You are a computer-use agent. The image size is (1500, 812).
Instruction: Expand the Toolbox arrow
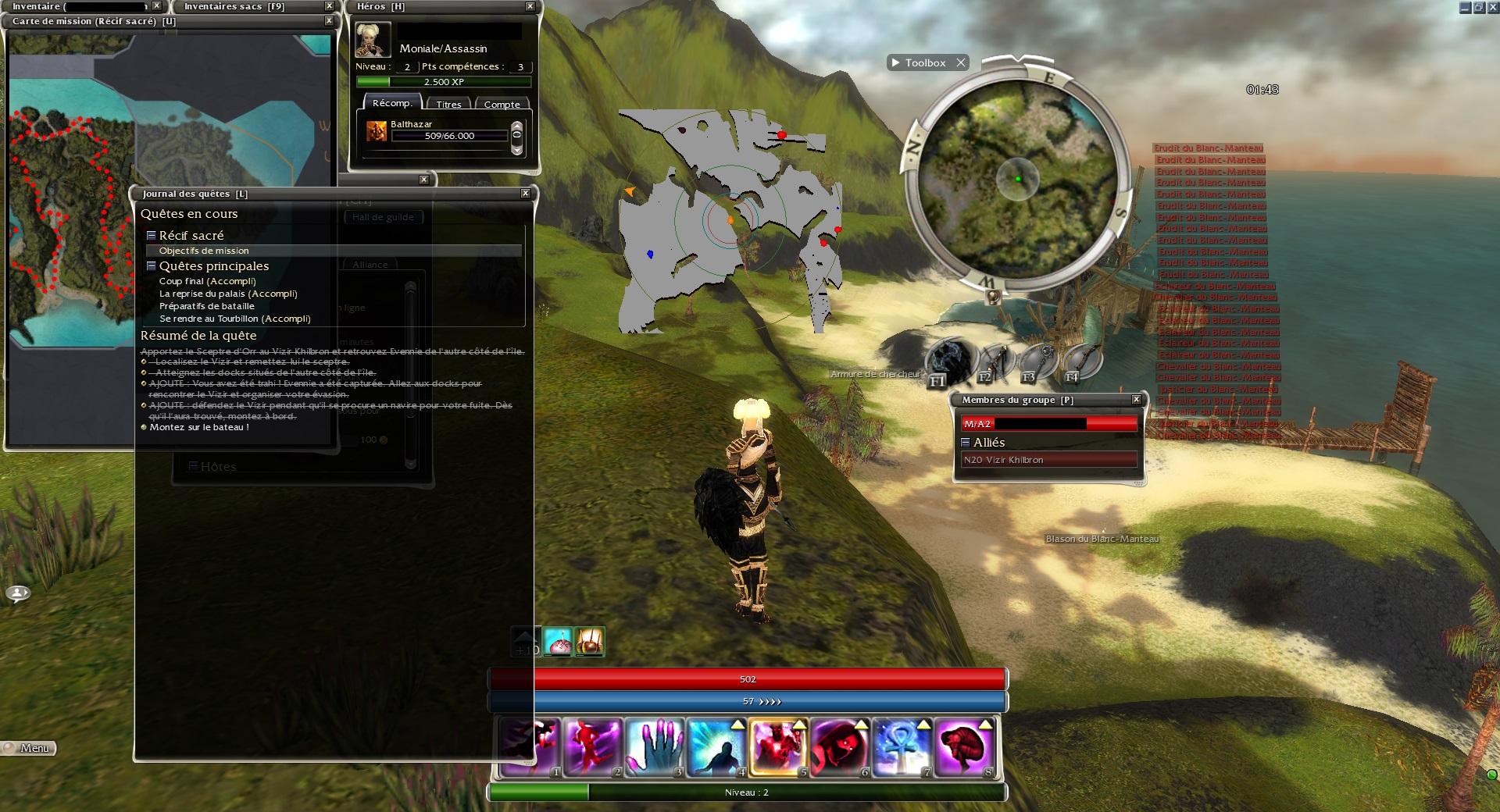point(895,62)
